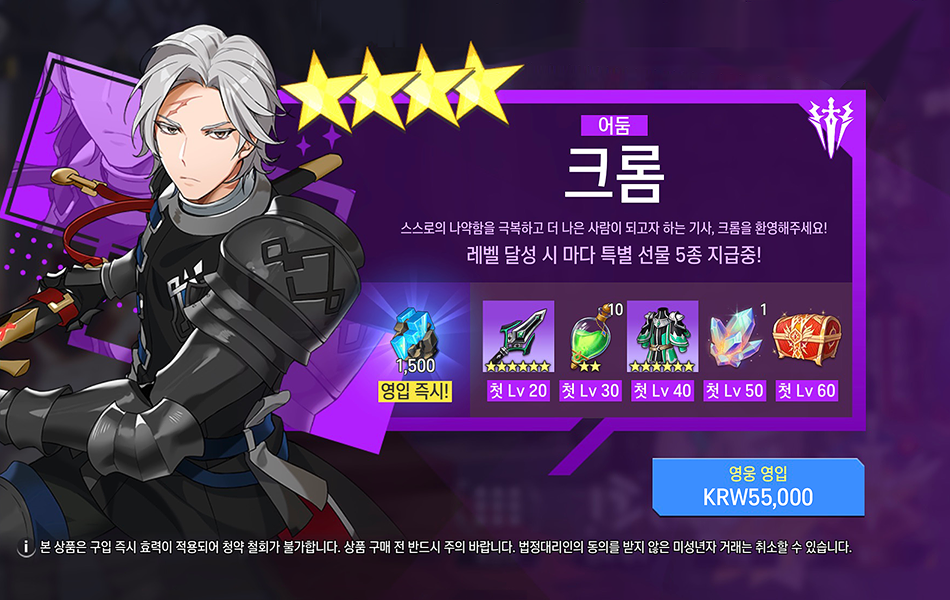Inspect the Lv 20 sword reward
950x600 pixels.
[x=518, y=336]
